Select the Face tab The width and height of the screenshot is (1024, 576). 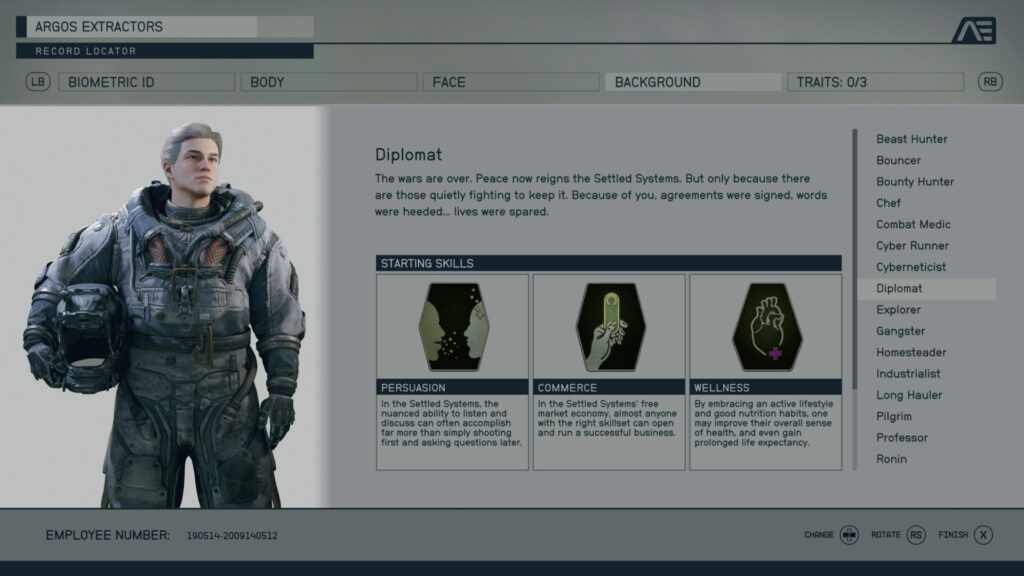[x=510, y=82]
